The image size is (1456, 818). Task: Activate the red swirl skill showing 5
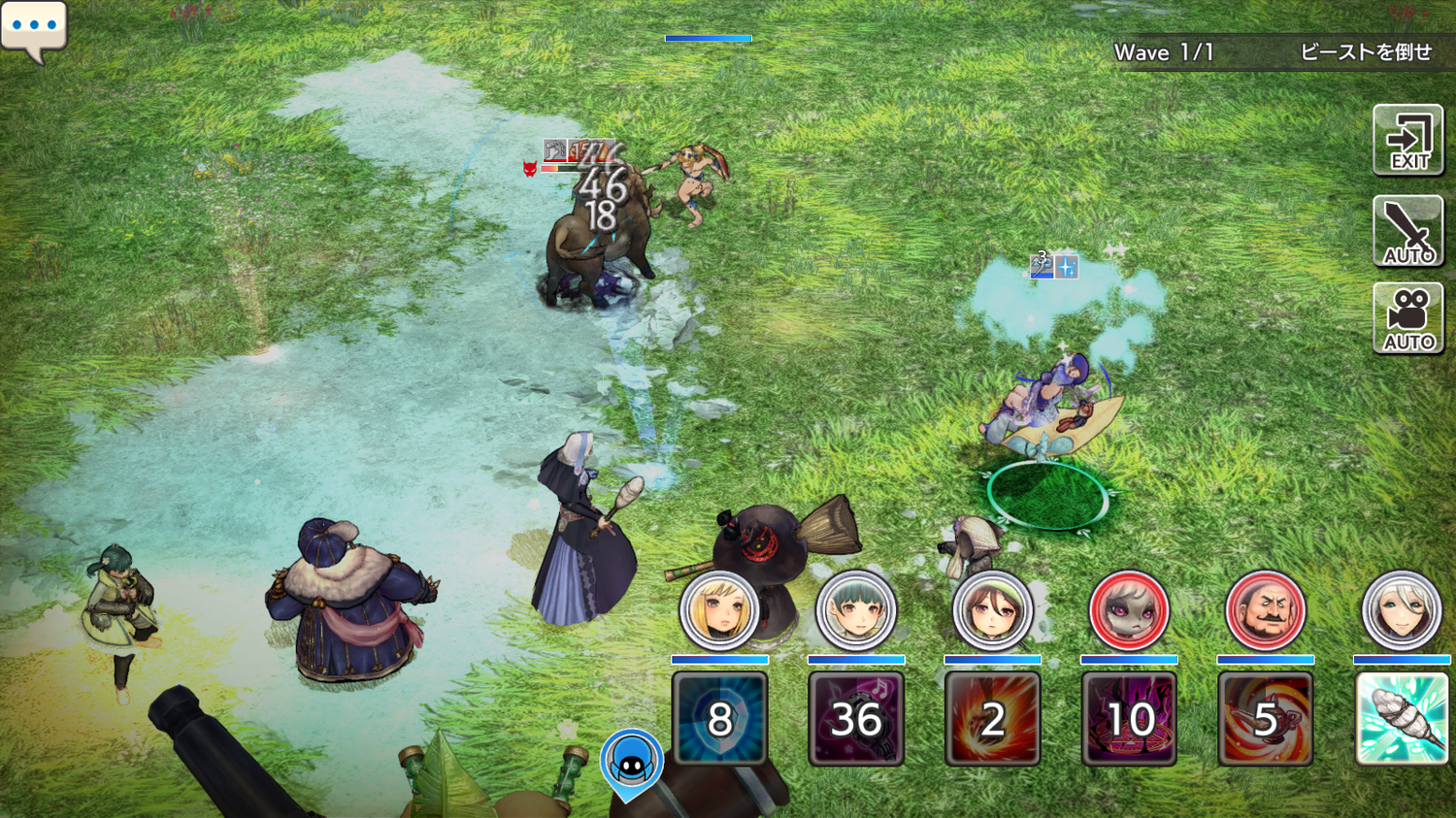[1265, 719]
